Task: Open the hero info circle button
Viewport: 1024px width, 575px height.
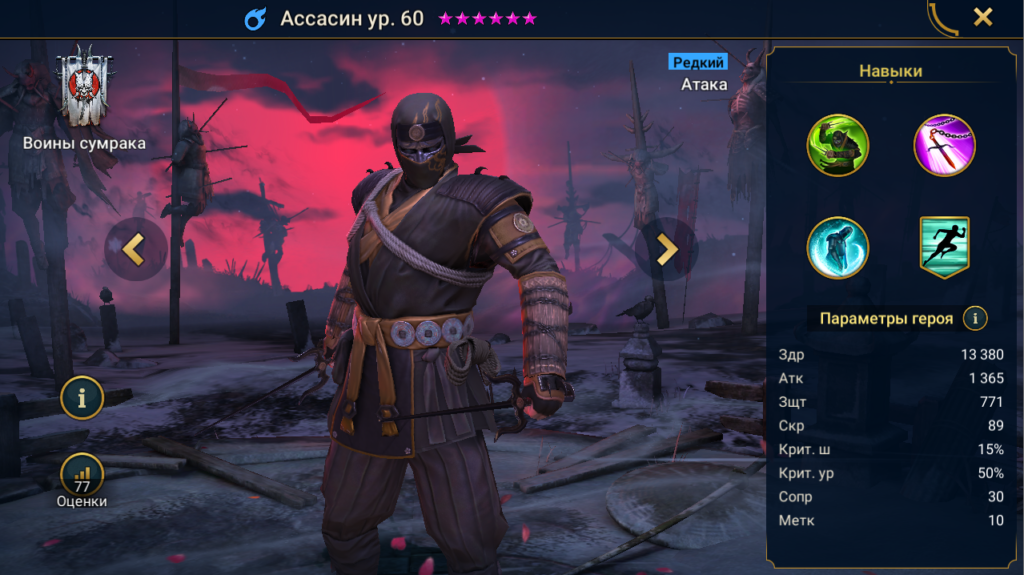Action: click(82, 398)
